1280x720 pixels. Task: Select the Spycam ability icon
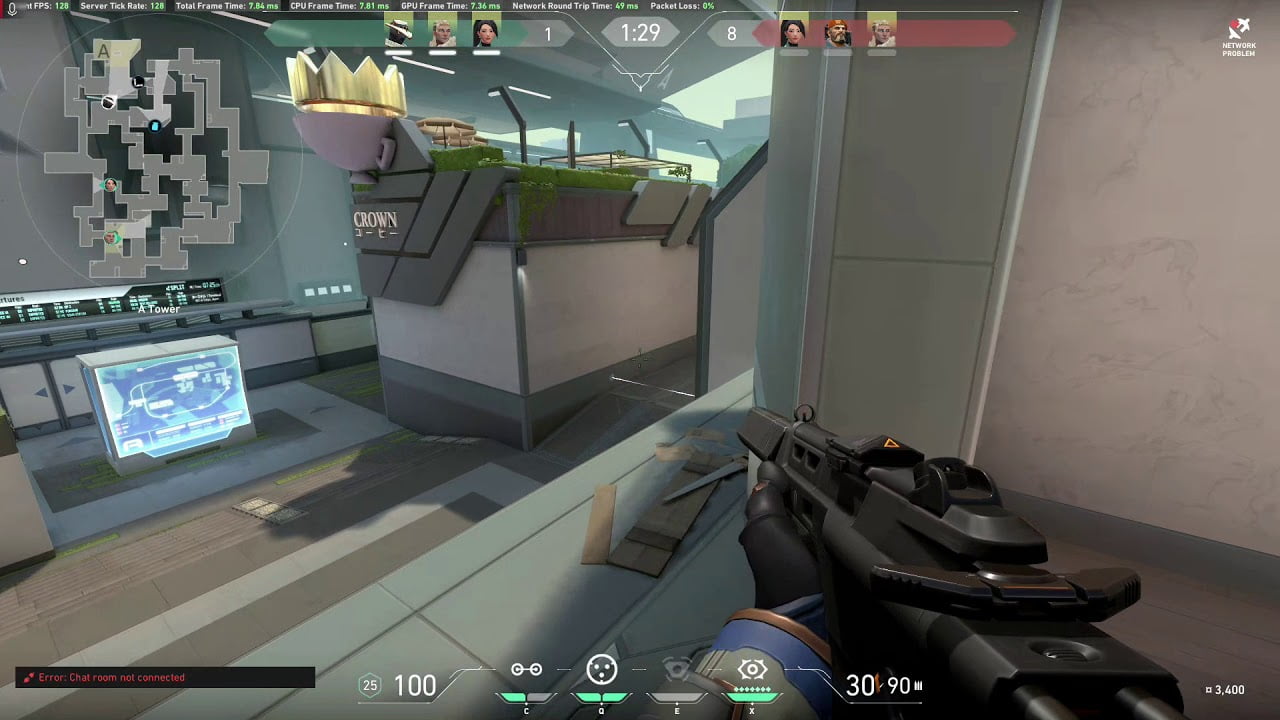point(677,668)
